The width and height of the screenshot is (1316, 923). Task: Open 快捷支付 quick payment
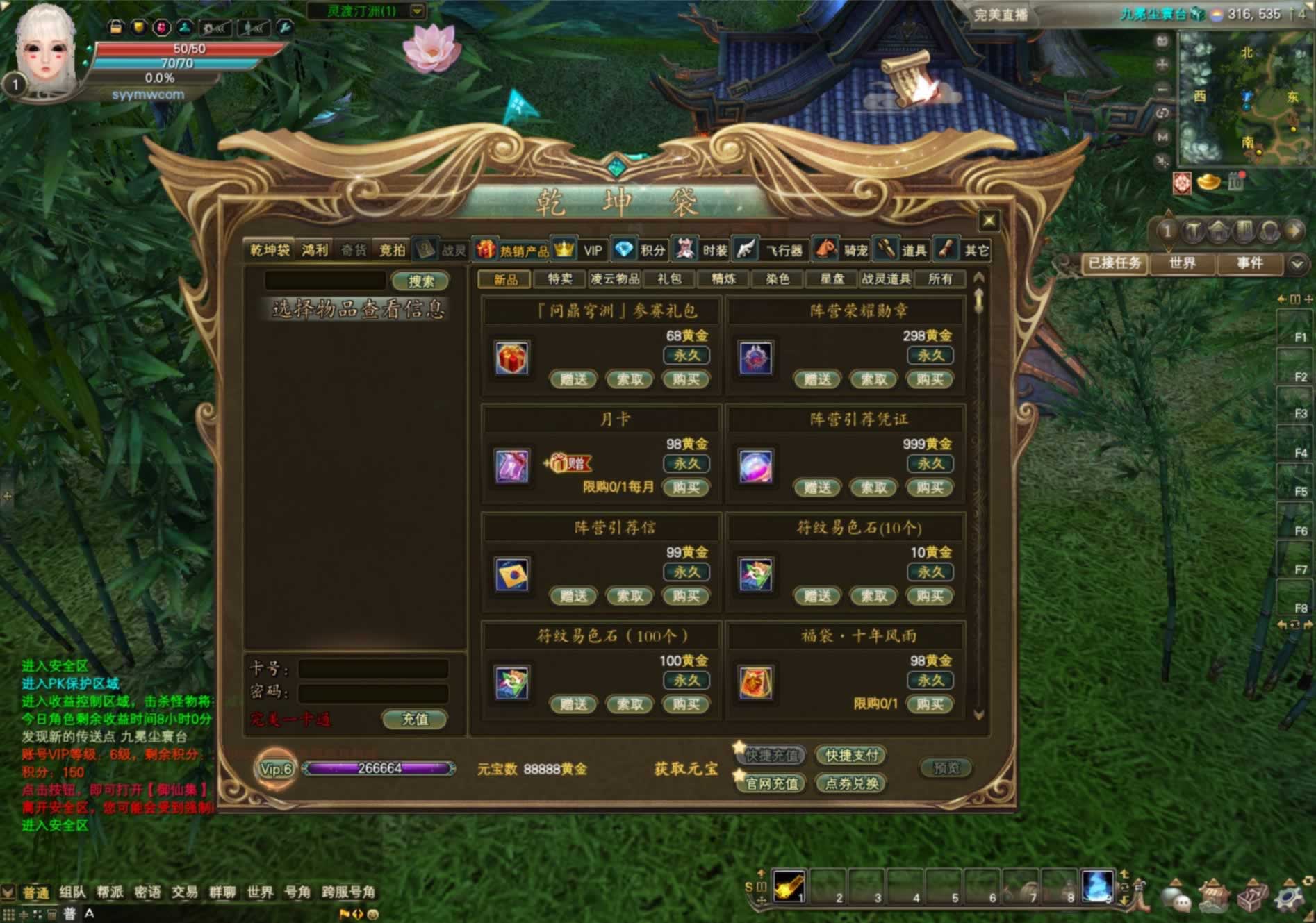(851, 756)
